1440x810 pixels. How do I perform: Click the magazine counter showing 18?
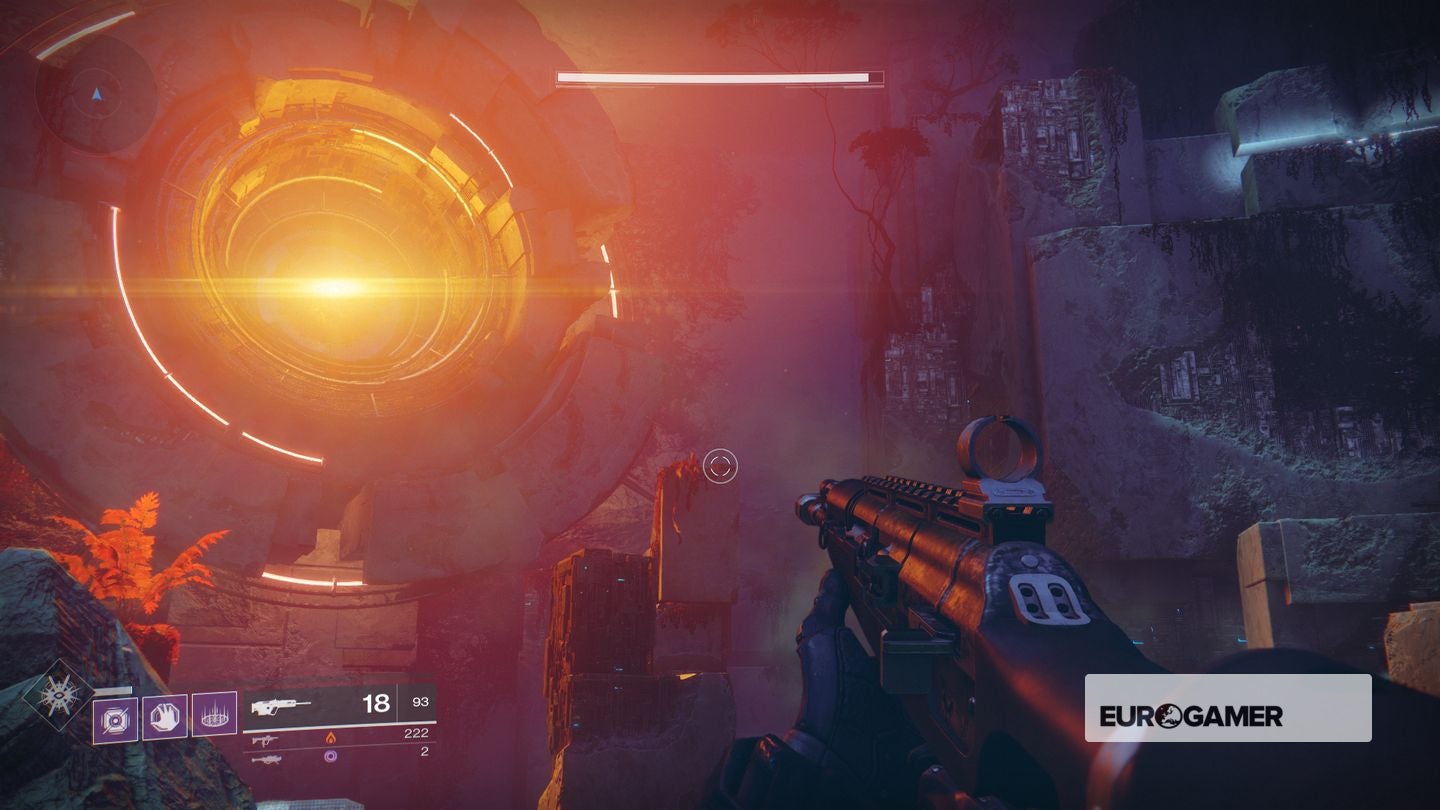(375, 702)
